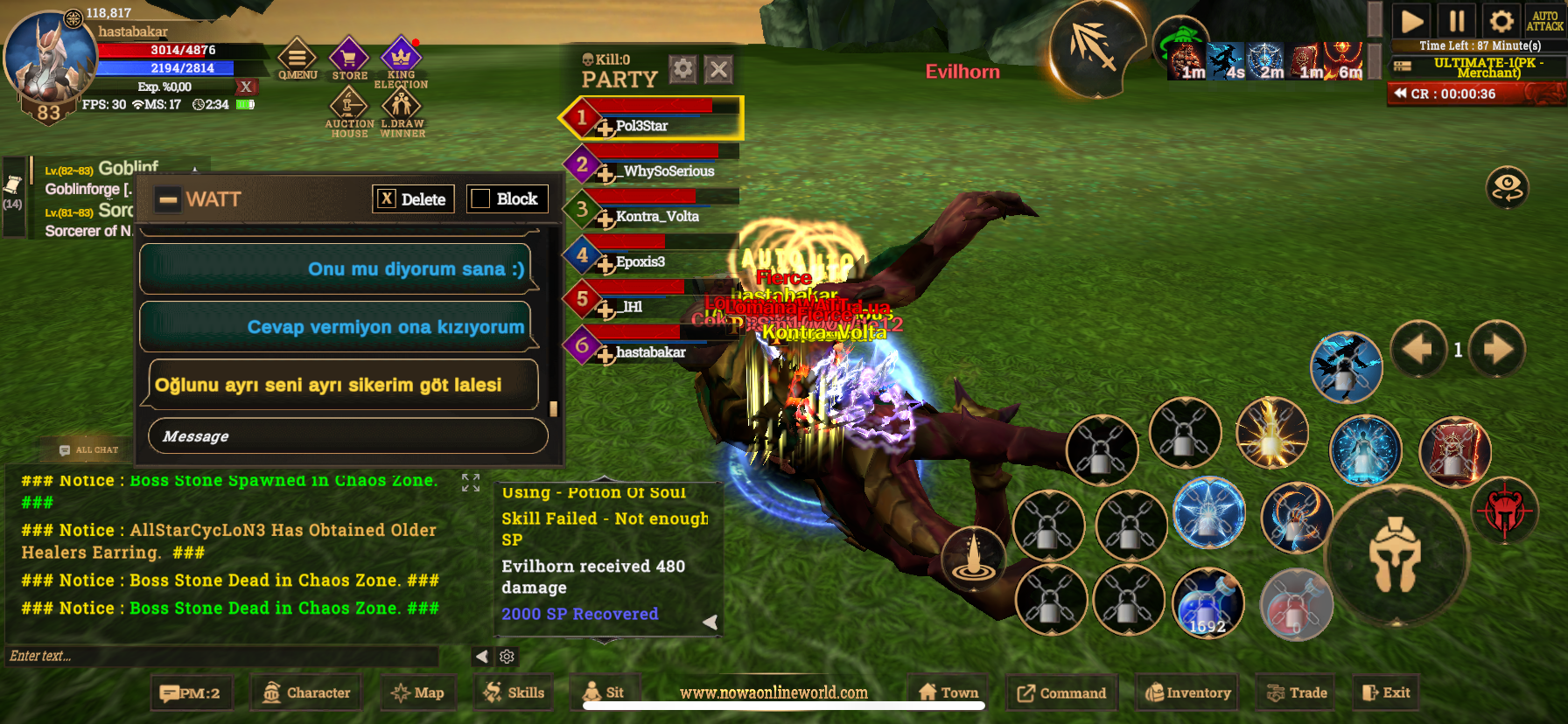Tap the helmet main attack button
The height and width of the screenshot is (724, 1568).
tap(1395, 554)
